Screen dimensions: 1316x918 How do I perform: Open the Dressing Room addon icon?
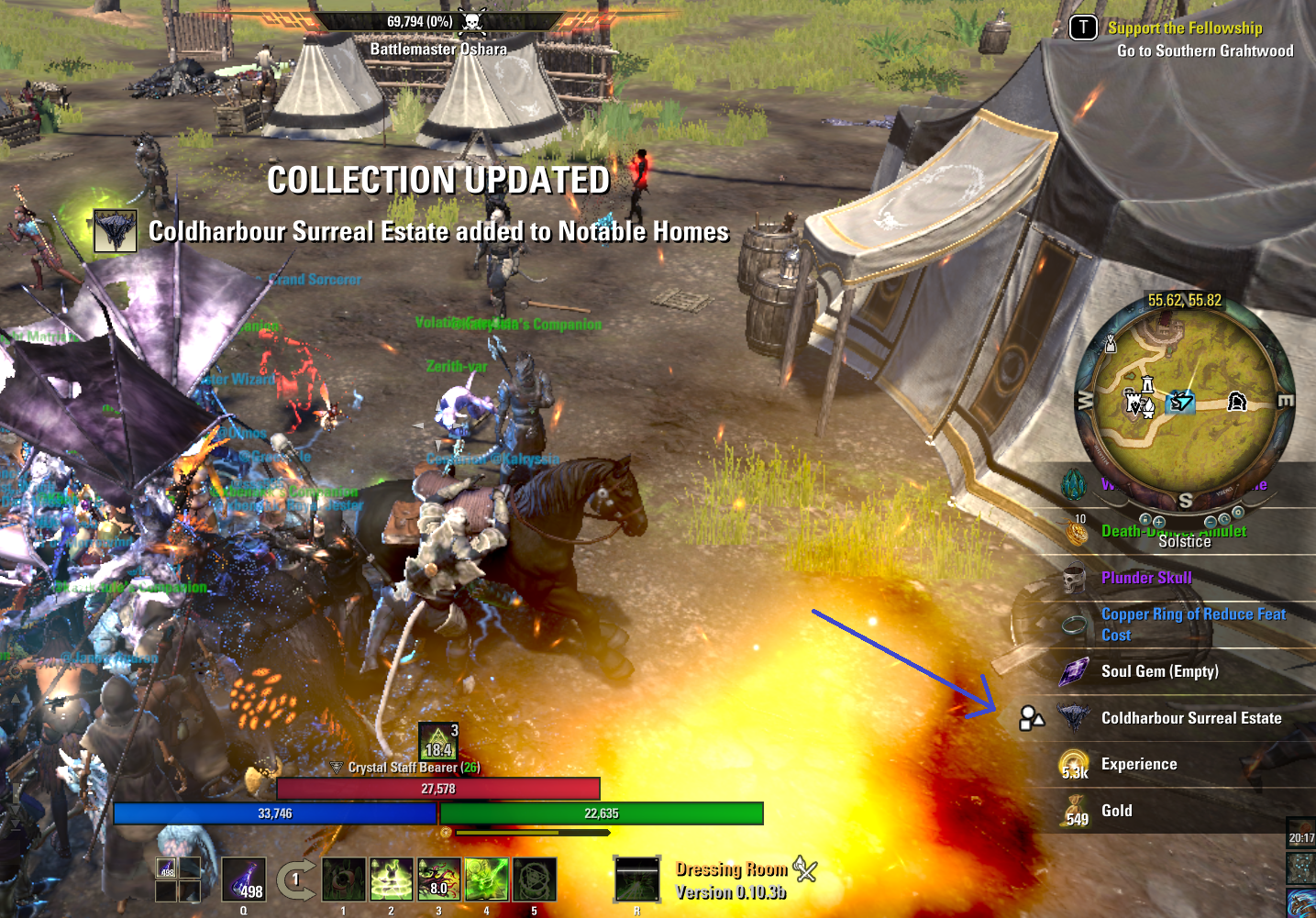pyautogui.click(x=804, y=868)
